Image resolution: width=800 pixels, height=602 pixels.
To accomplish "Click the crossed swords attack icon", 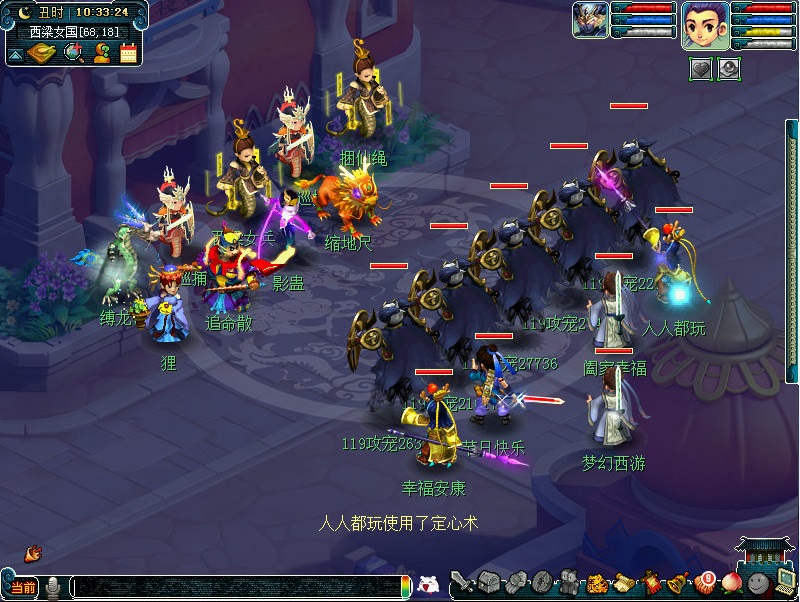I will tap(462, 582).
